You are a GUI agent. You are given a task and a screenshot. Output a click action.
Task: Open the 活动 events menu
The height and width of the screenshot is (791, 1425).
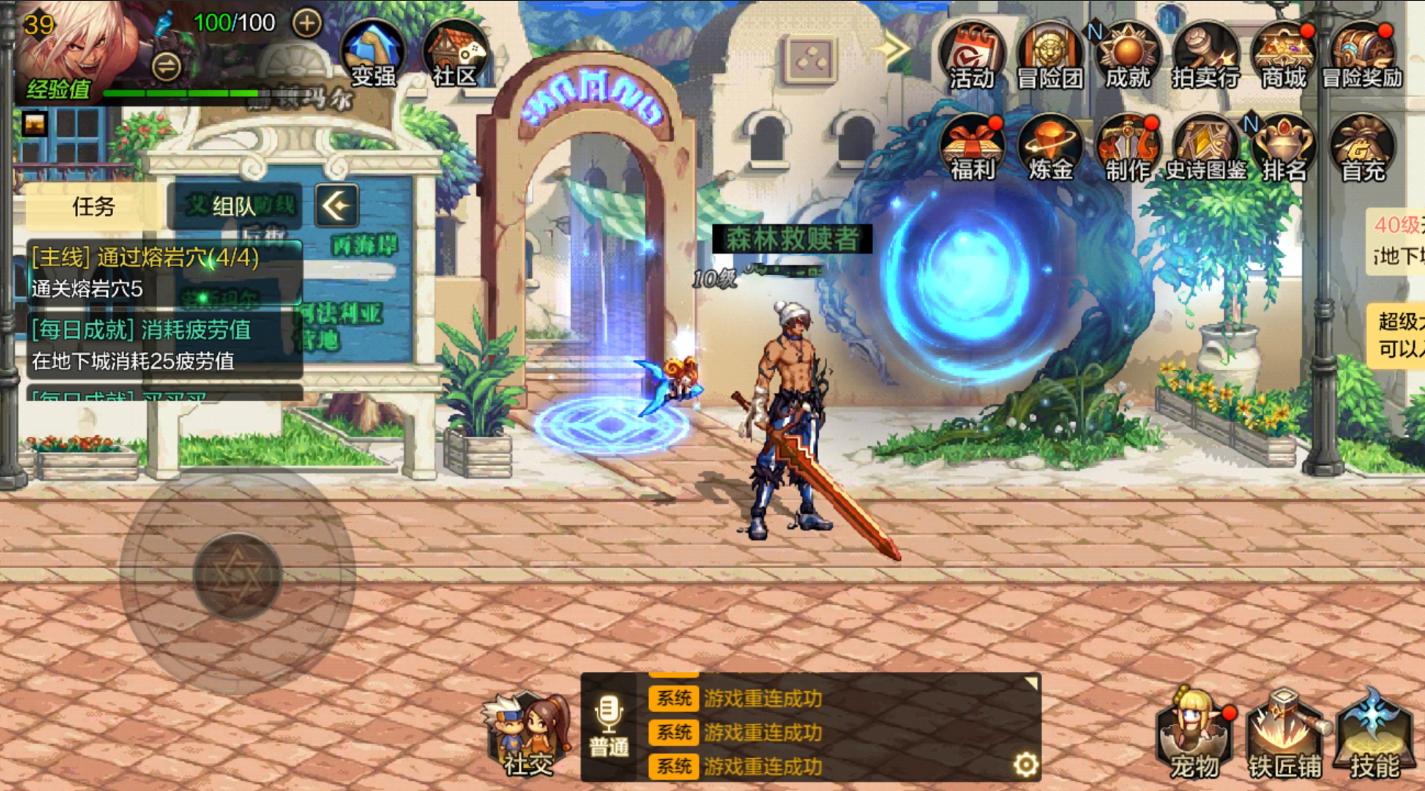click(971, 55)
